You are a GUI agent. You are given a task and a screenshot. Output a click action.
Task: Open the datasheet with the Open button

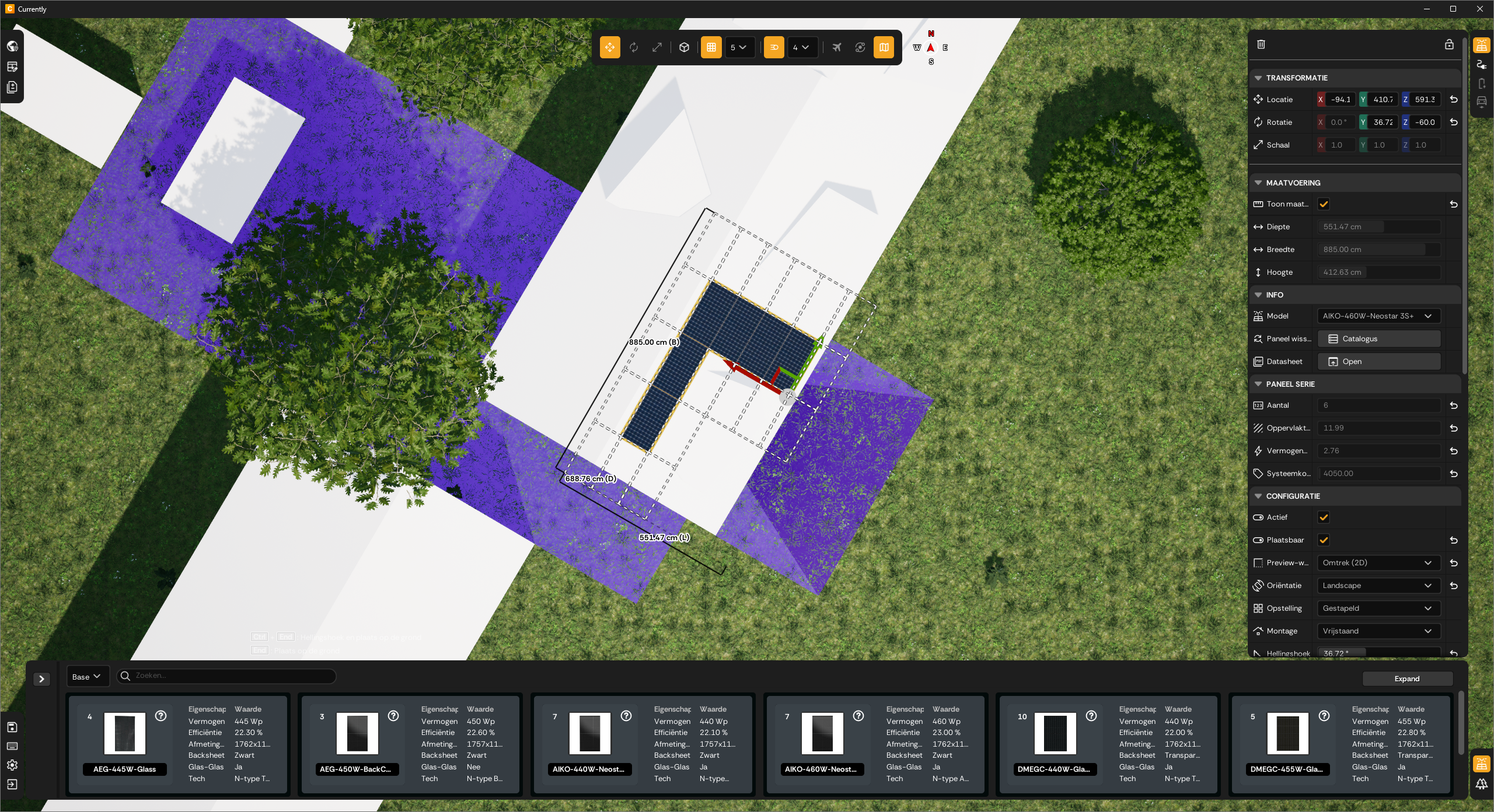pyautogui.click(x=1378, y=361)
